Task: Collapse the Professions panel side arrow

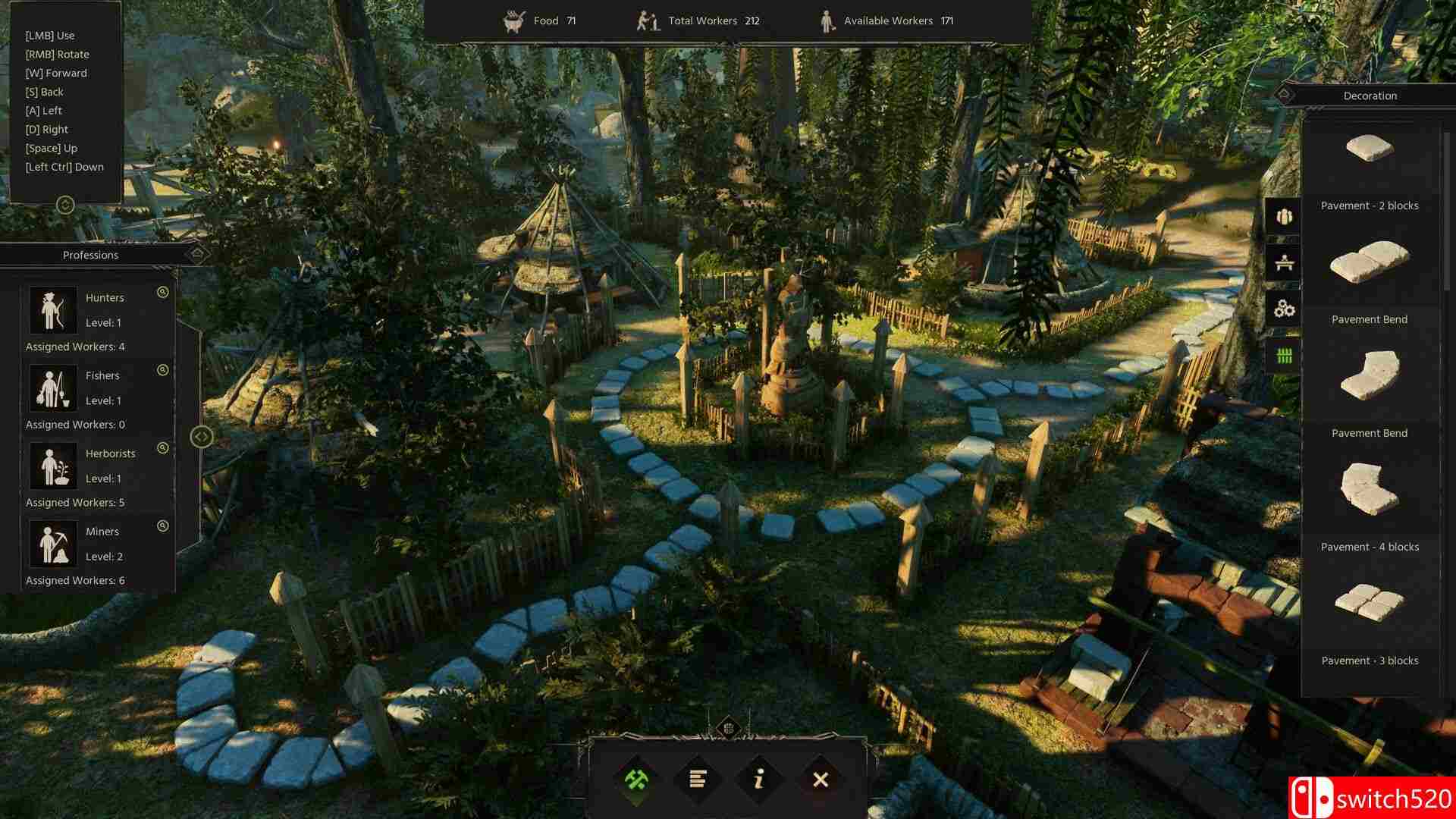Action: (201, 436)
